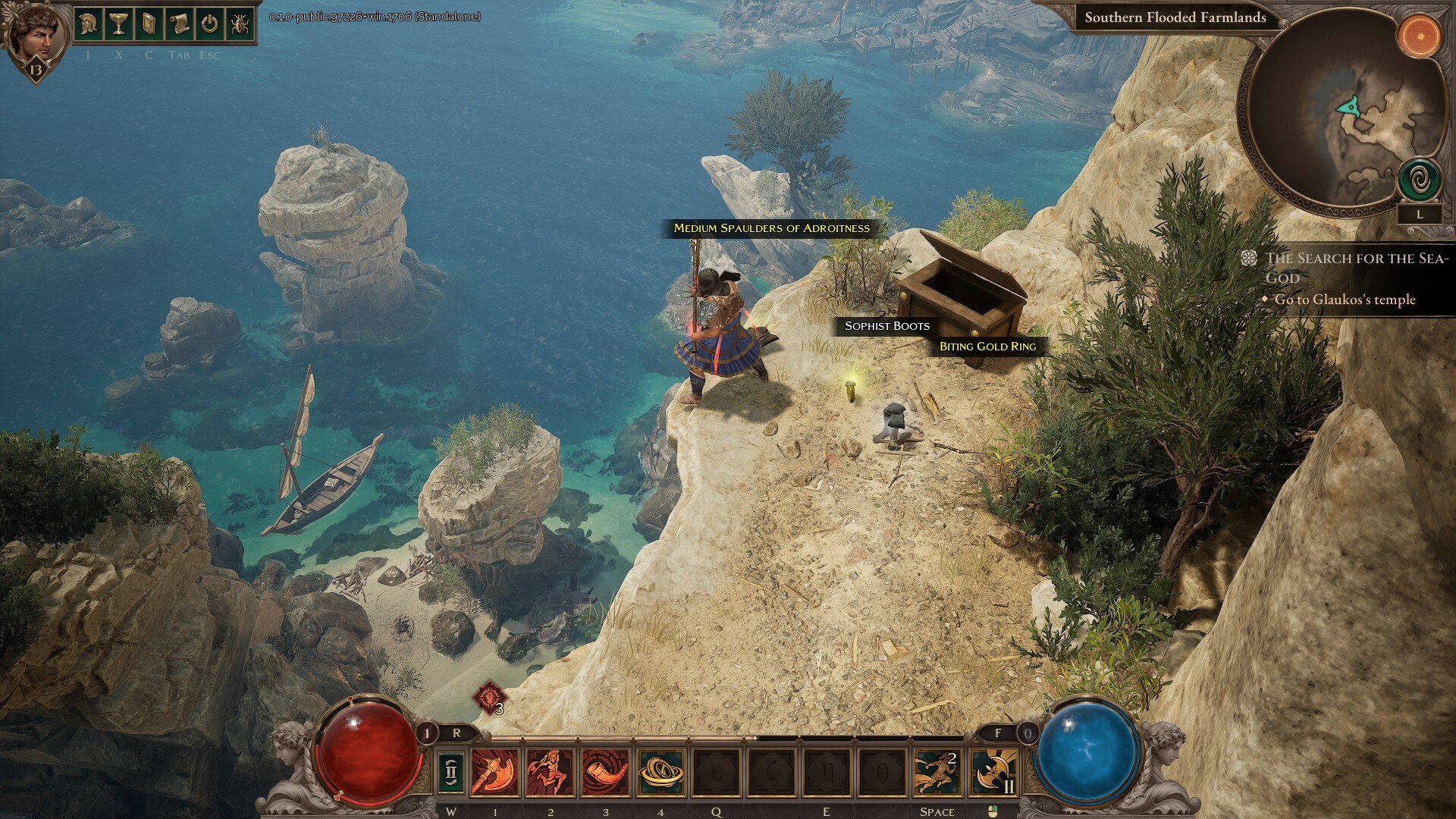Click the orange sun button on minimap
This screenshot has height=819, width=1456.
pyautogui.click(x=1419, y=36)
